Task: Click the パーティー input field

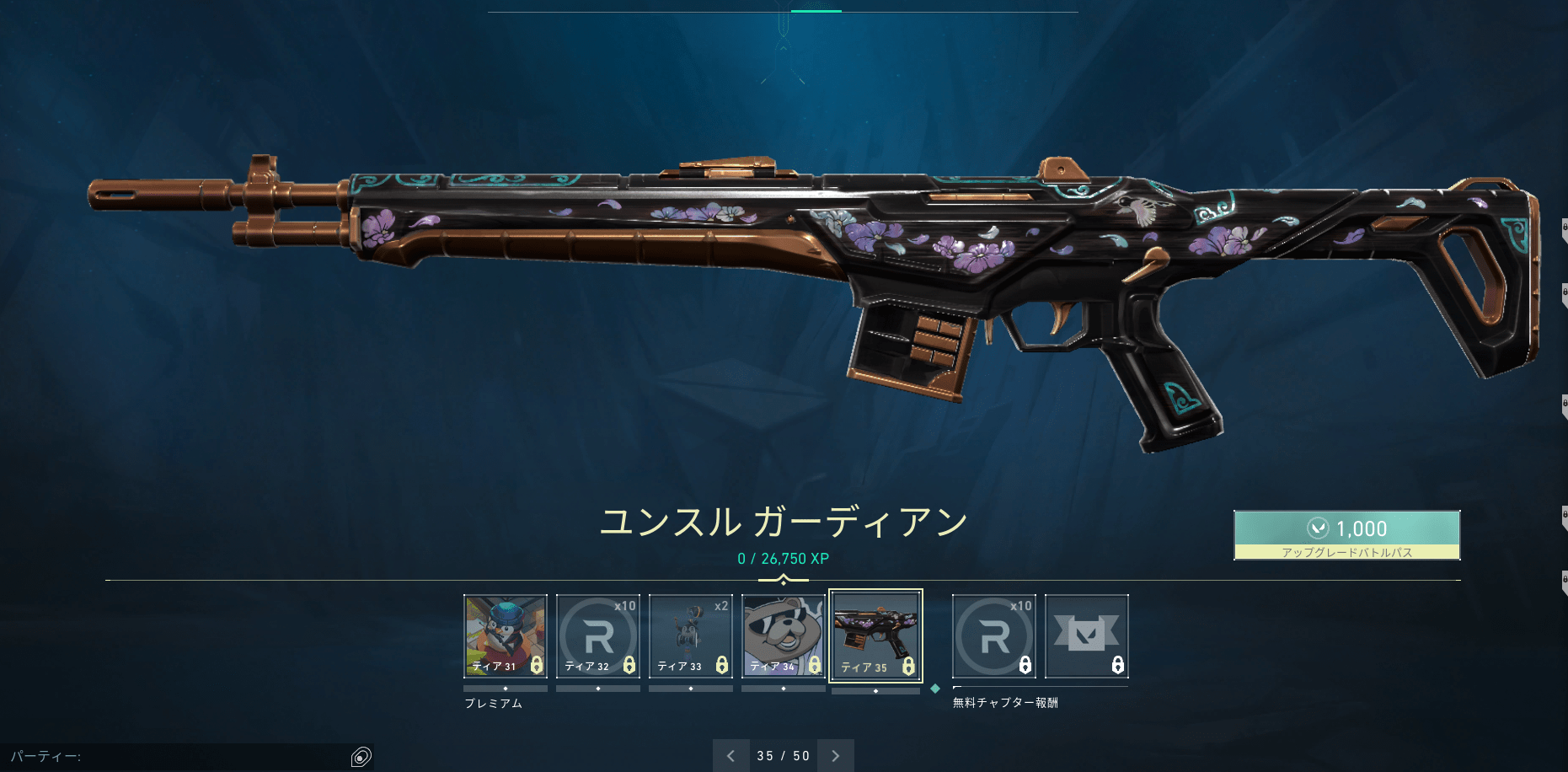Action: (x=169, y=757)
